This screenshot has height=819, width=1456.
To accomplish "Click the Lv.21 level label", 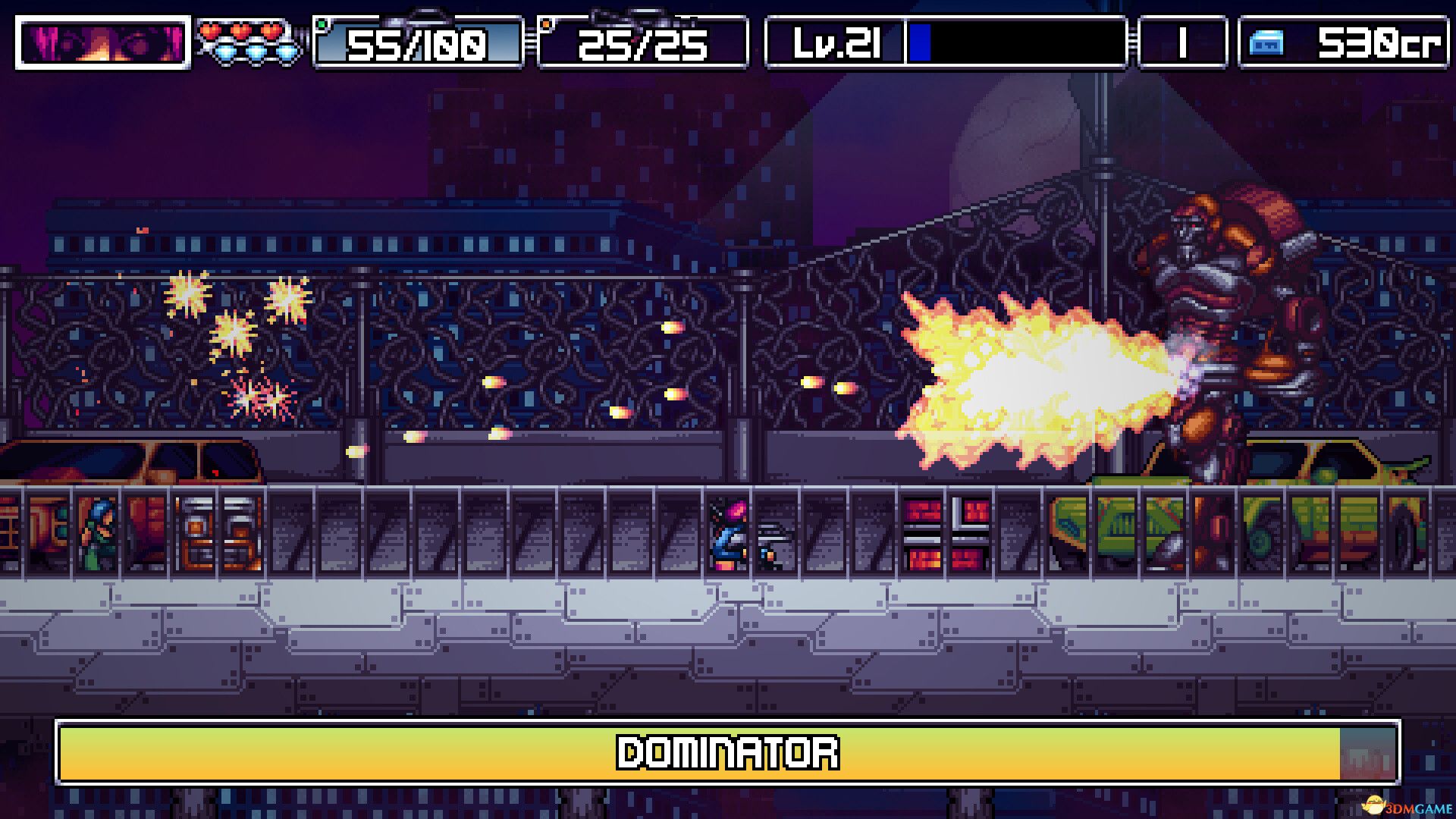I will pyautogui.click(x=836, y=44).
